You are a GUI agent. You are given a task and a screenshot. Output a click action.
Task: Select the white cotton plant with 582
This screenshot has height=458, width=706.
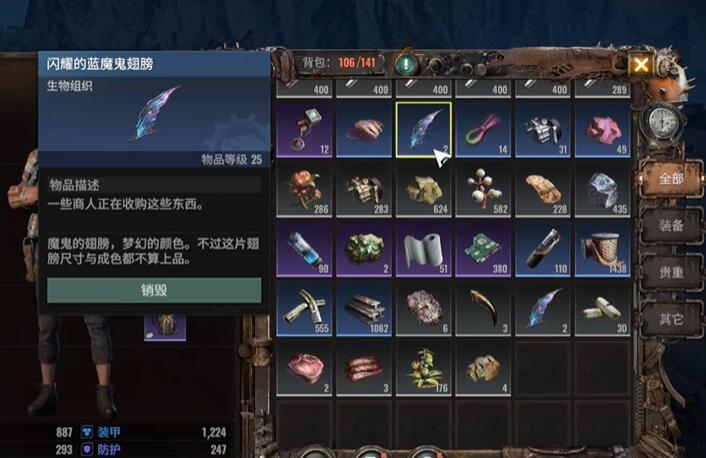tap(482, 189)
